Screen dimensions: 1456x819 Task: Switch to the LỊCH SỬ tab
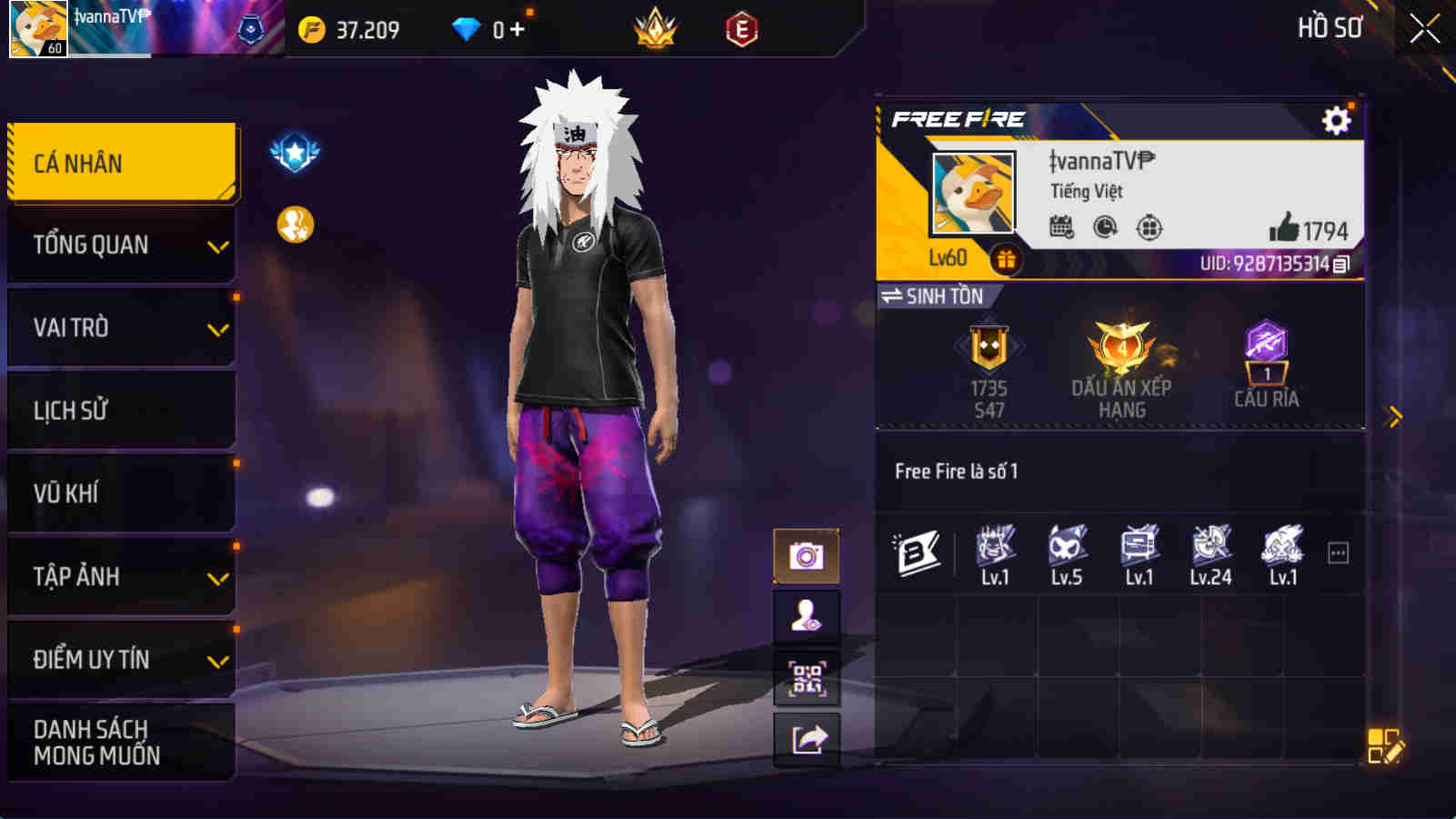pyautogui.click(x=121, y=410)
